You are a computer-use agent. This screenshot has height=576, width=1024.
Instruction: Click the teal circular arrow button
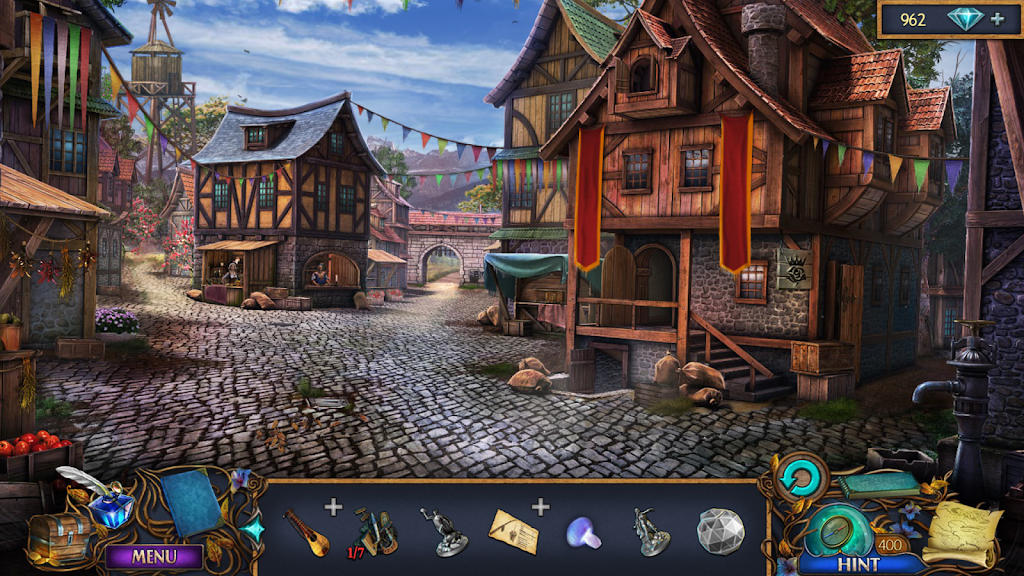coord(800,478)
